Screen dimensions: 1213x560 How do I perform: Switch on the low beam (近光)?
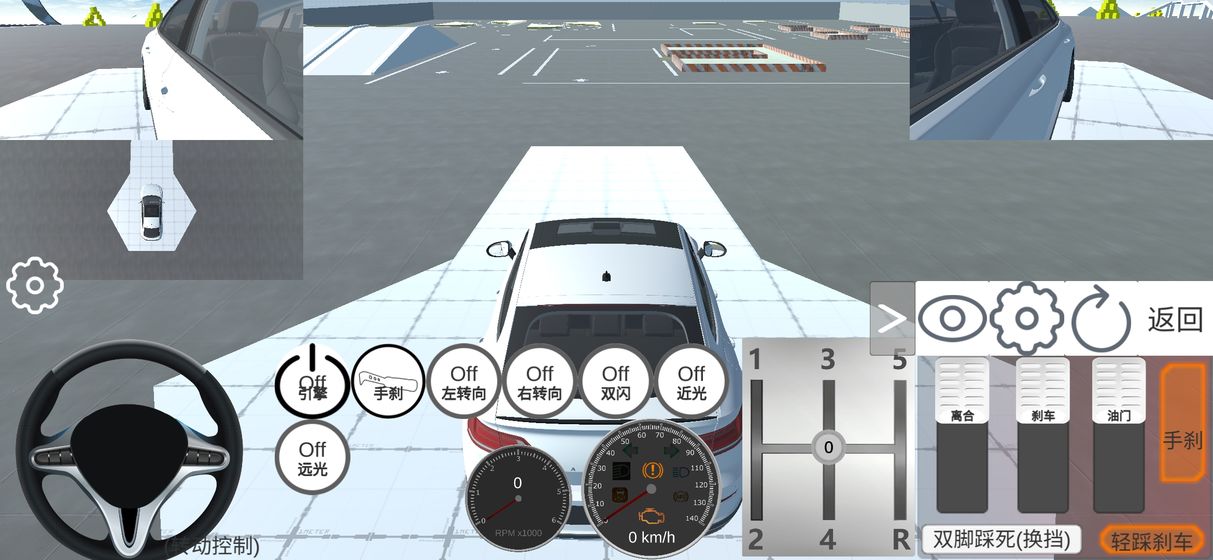[691, 381]
